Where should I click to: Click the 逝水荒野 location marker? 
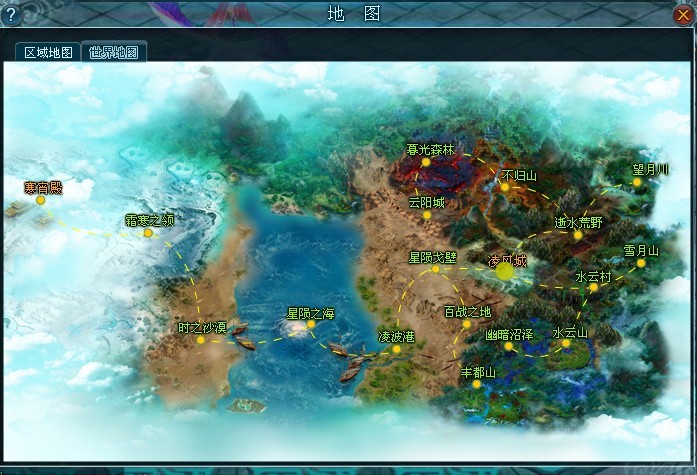(578, 235)
